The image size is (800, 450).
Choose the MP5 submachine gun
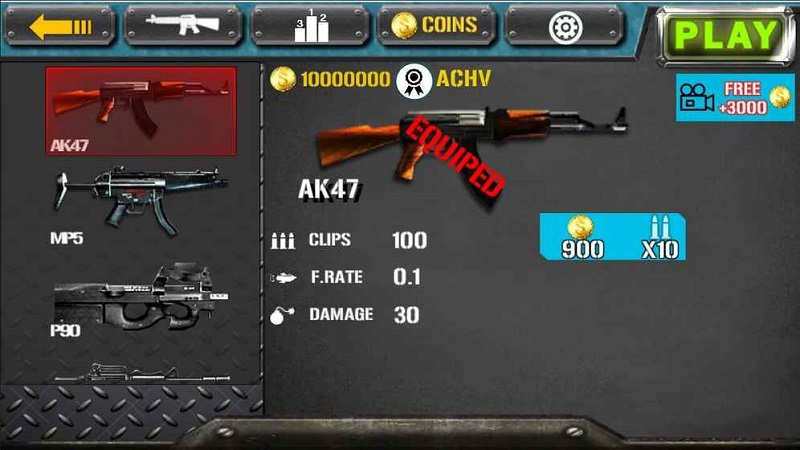pos(141,203)
